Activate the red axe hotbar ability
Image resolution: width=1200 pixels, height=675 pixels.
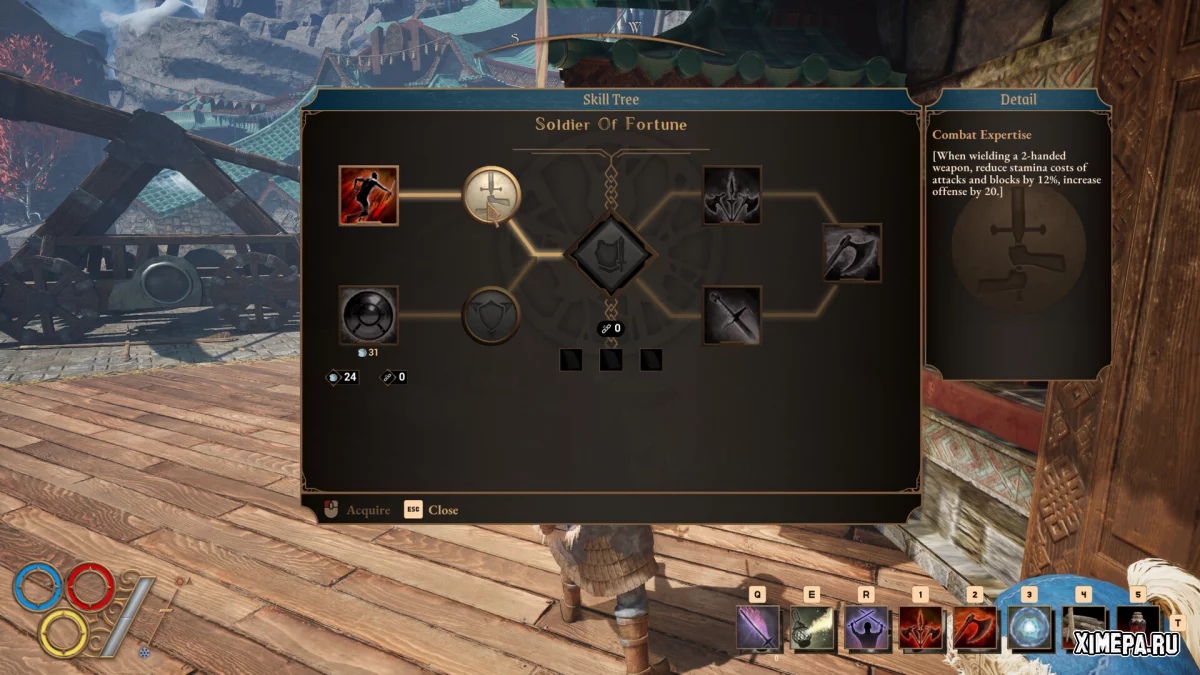click(x=973, y=628)
